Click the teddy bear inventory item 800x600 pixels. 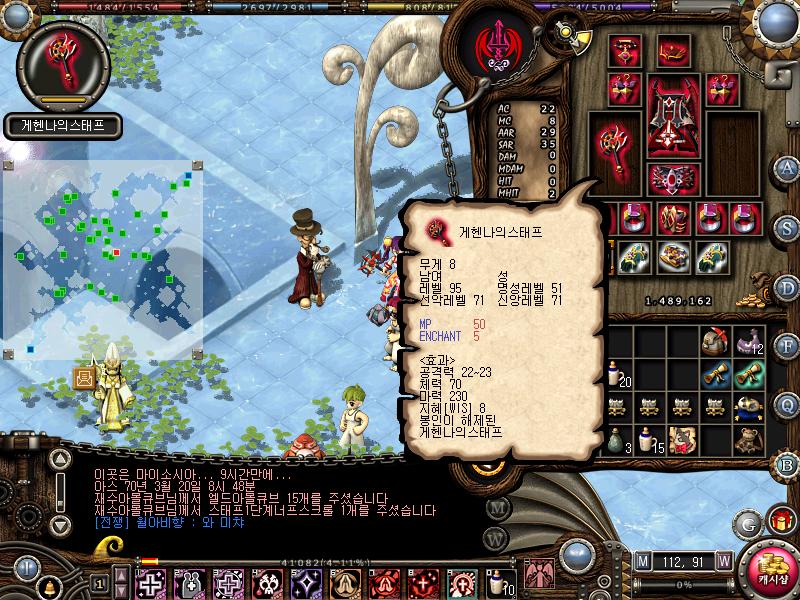[x=746, y=437]
